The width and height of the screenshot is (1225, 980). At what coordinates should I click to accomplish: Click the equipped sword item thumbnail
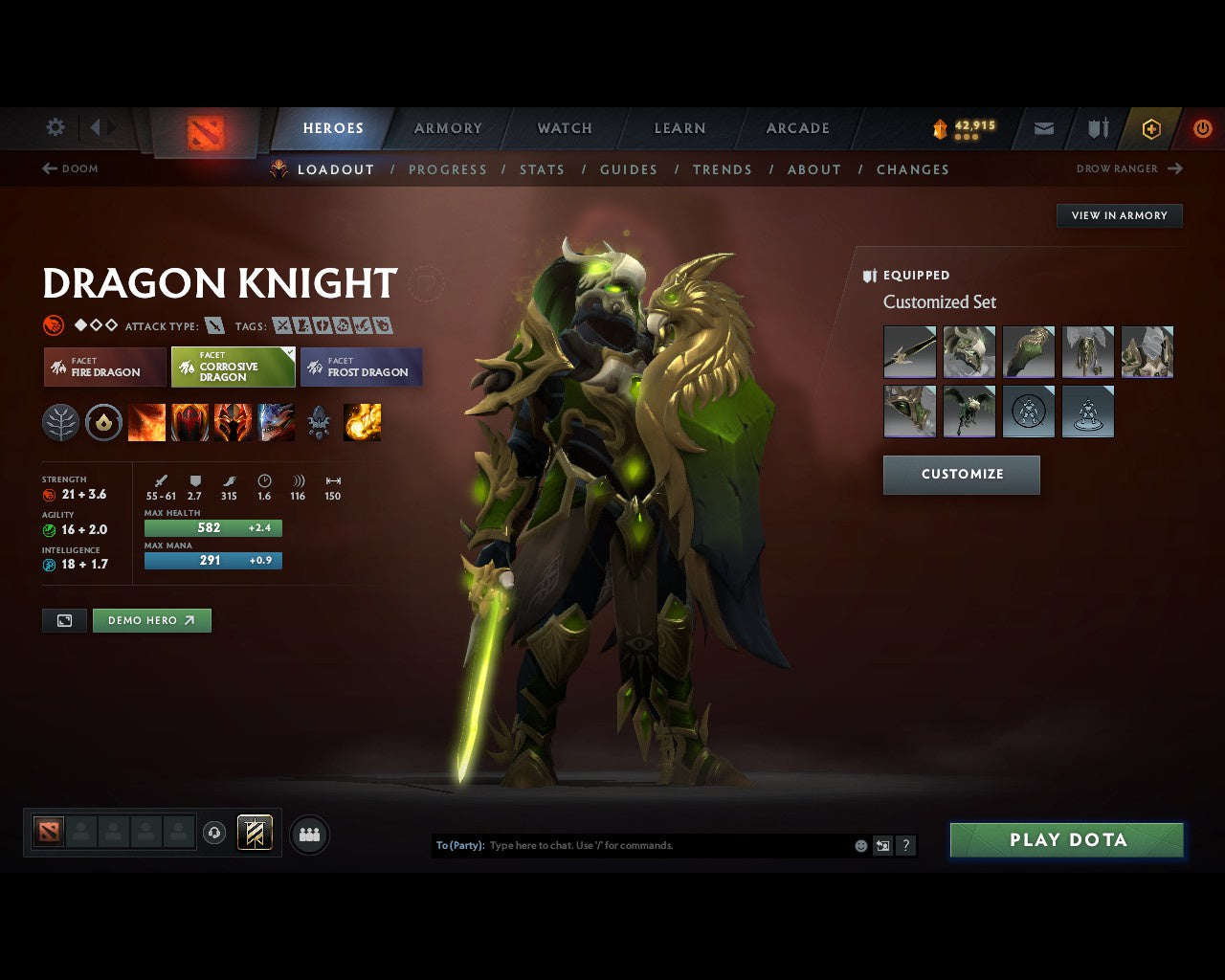[909, 352]
